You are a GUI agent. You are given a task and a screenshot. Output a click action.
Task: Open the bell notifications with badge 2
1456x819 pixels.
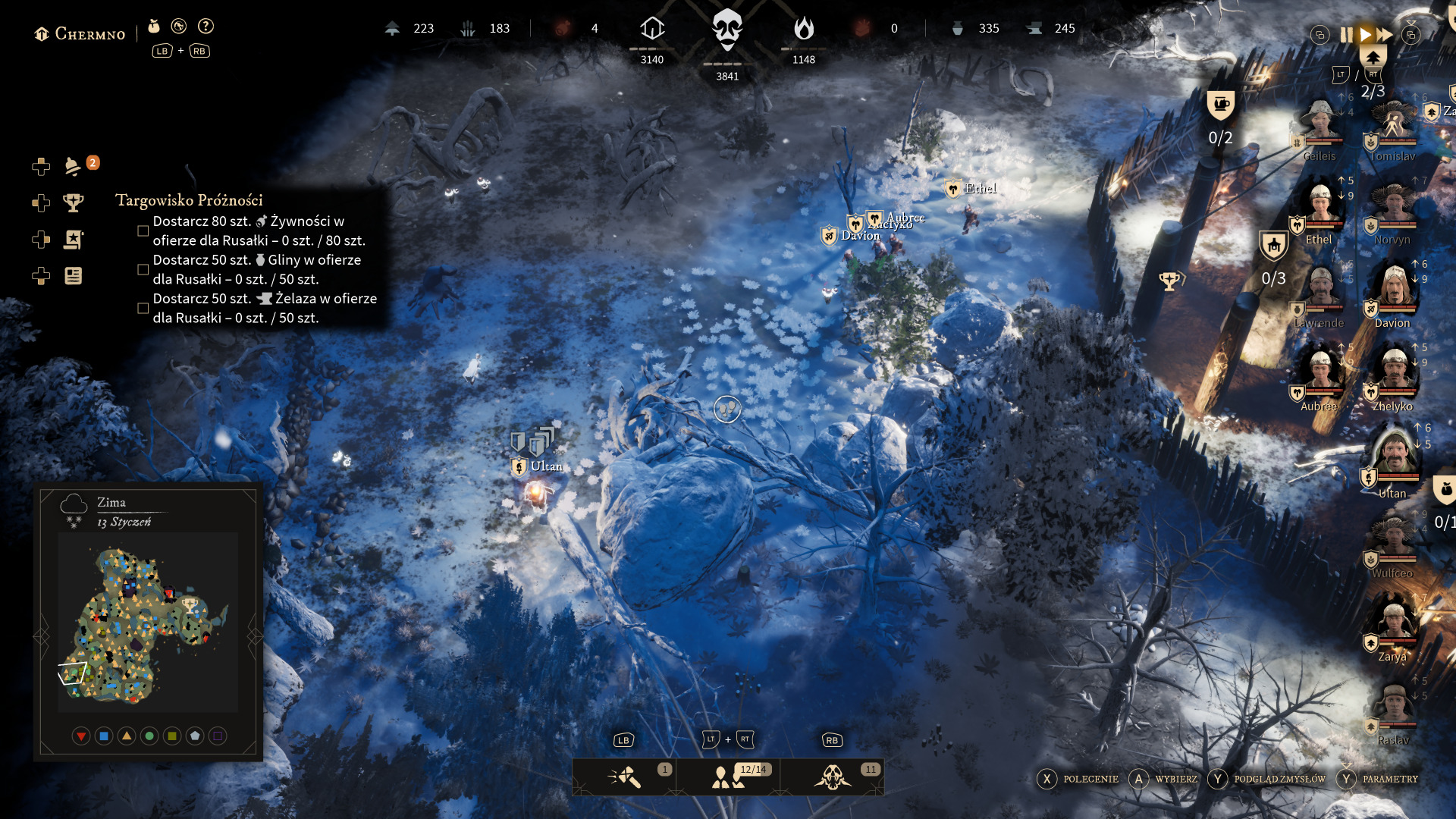(74, 166)
